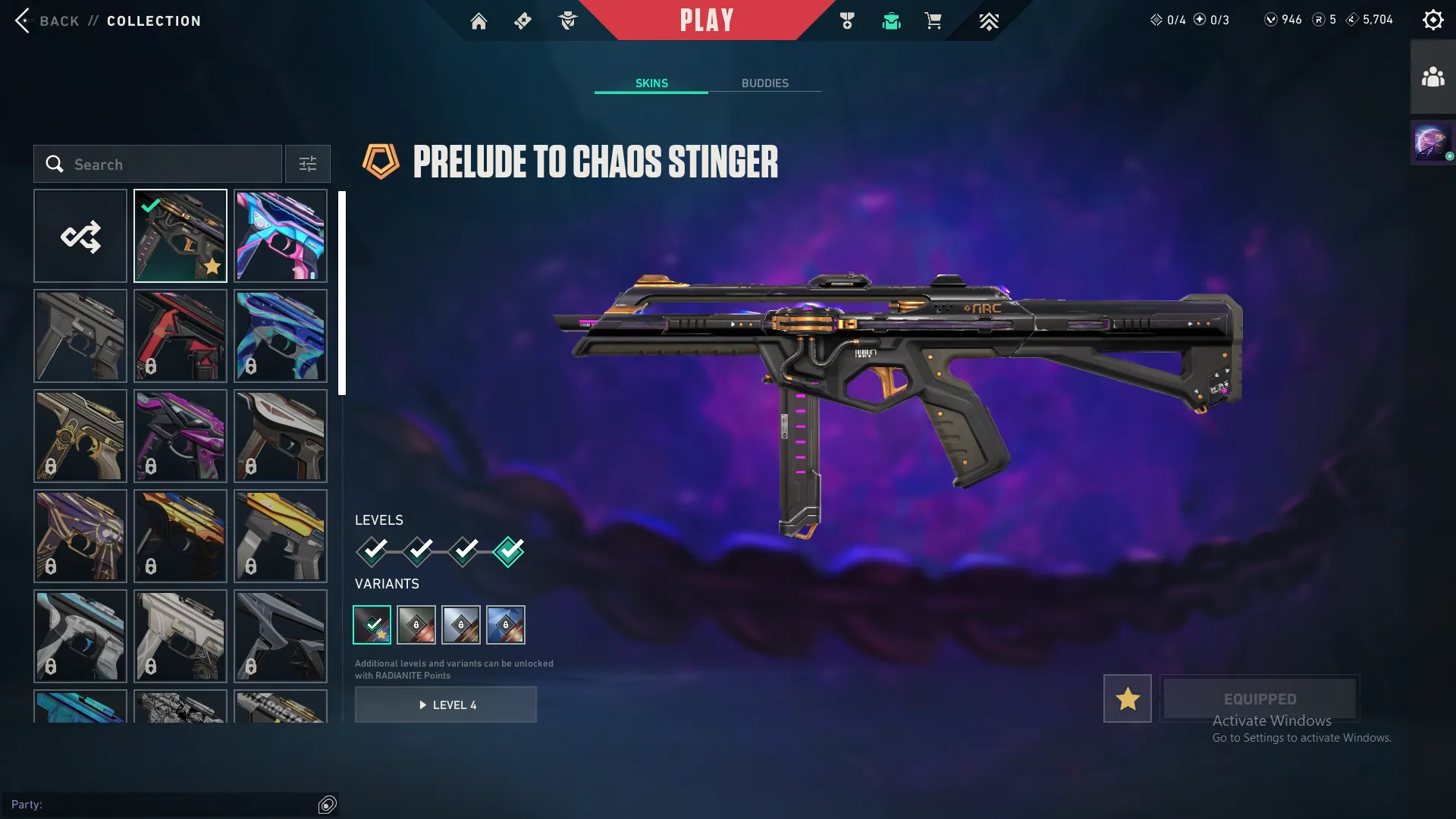Open the progression arrows icon beside the cart
Image resolution: width=1456 pixels, height=819 pixels.
point(989,20)
